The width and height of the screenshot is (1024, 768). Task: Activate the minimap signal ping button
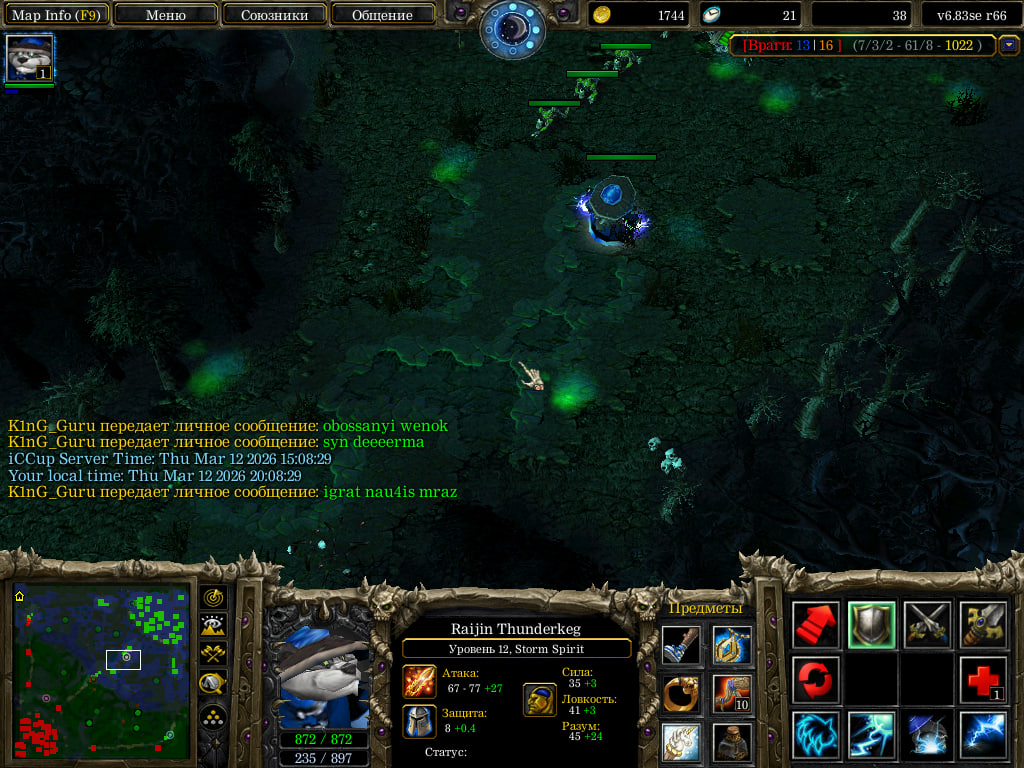[x=212, y=598]
